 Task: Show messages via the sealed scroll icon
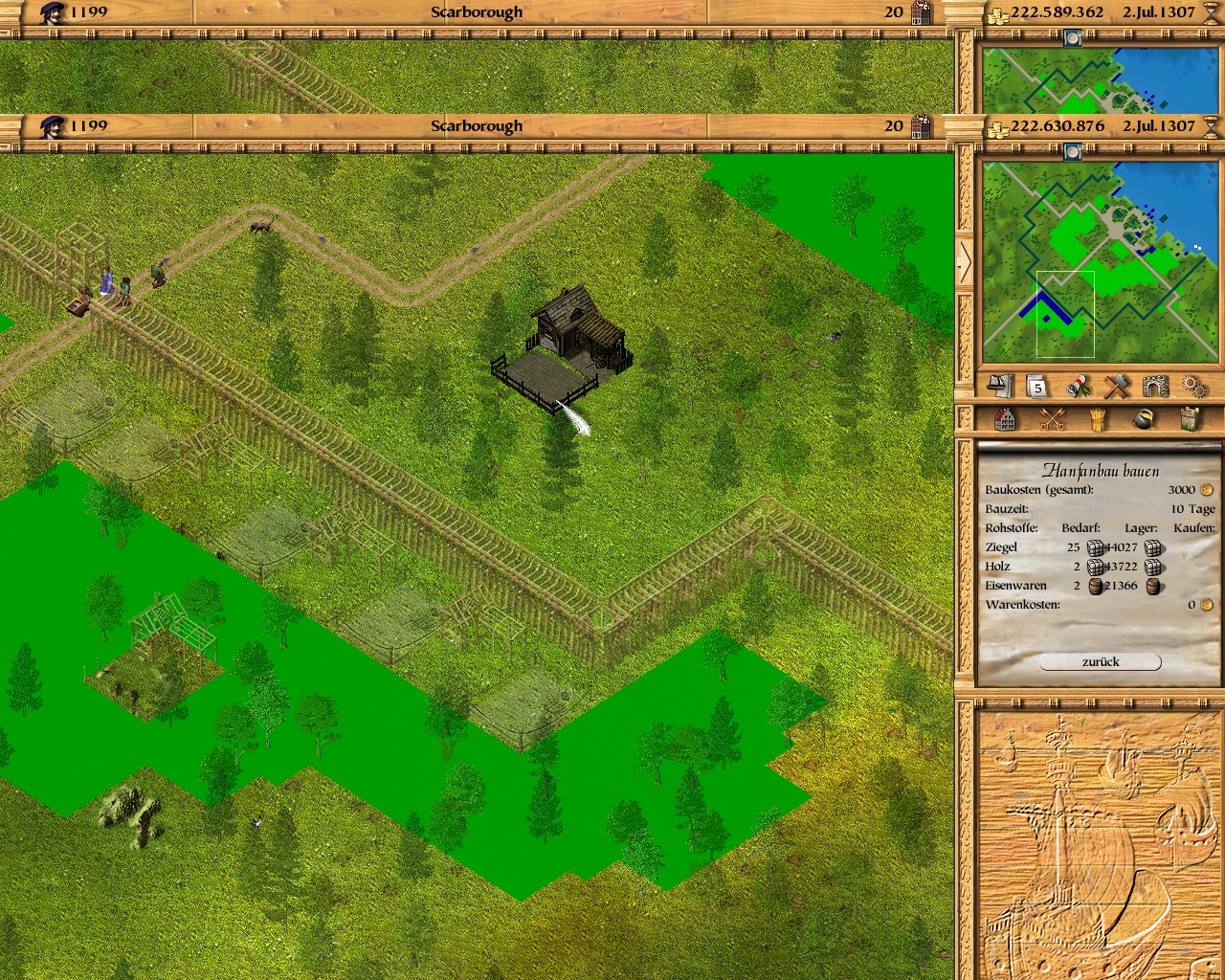click(1079, 387)
